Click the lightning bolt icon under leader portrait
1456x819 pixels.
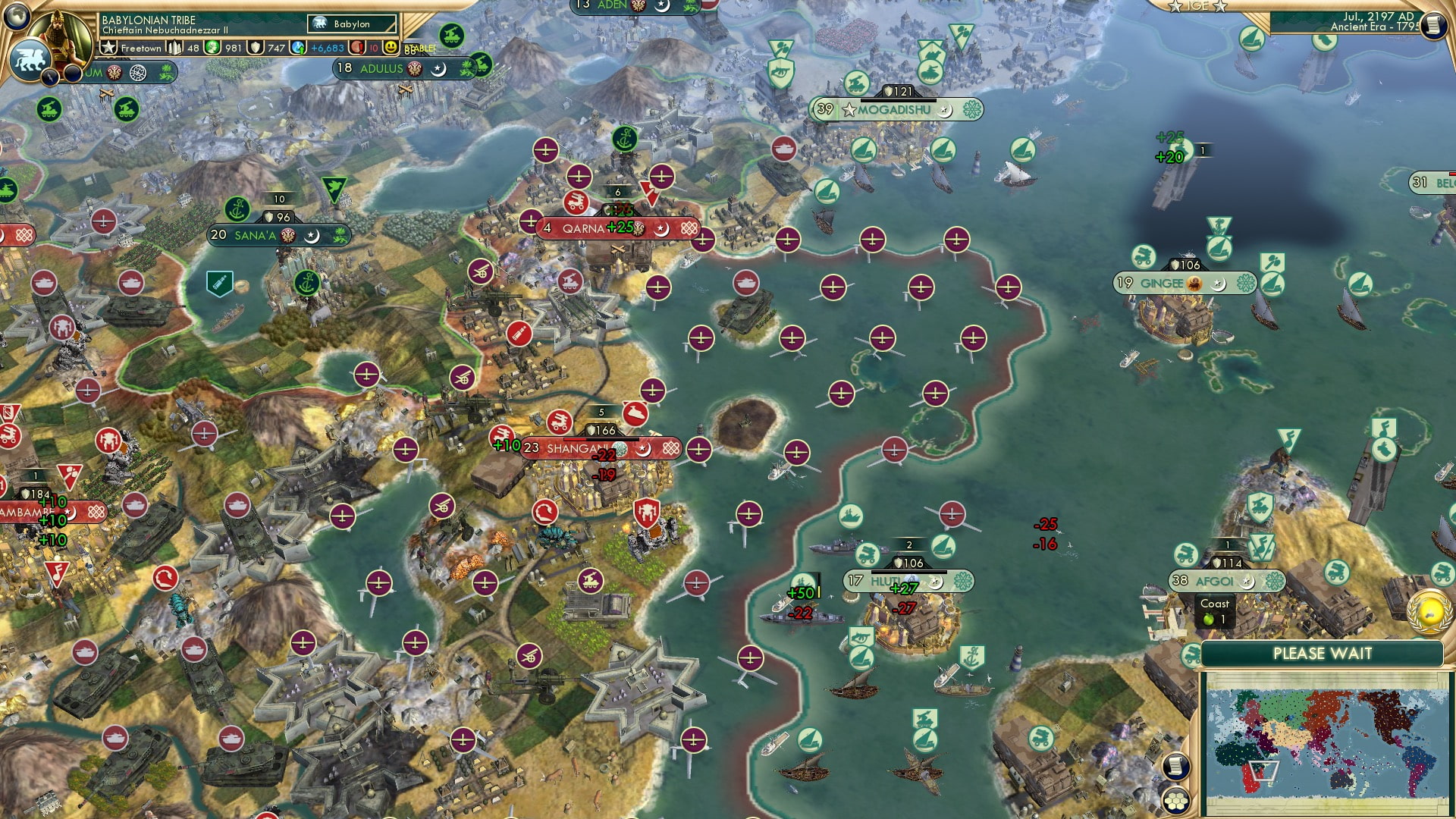50,77
